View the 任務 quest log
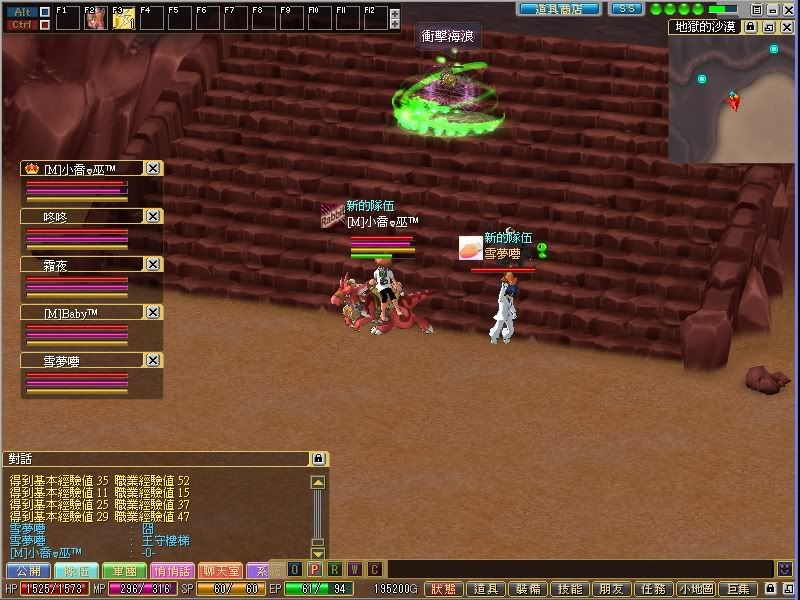 pos(654,590)
